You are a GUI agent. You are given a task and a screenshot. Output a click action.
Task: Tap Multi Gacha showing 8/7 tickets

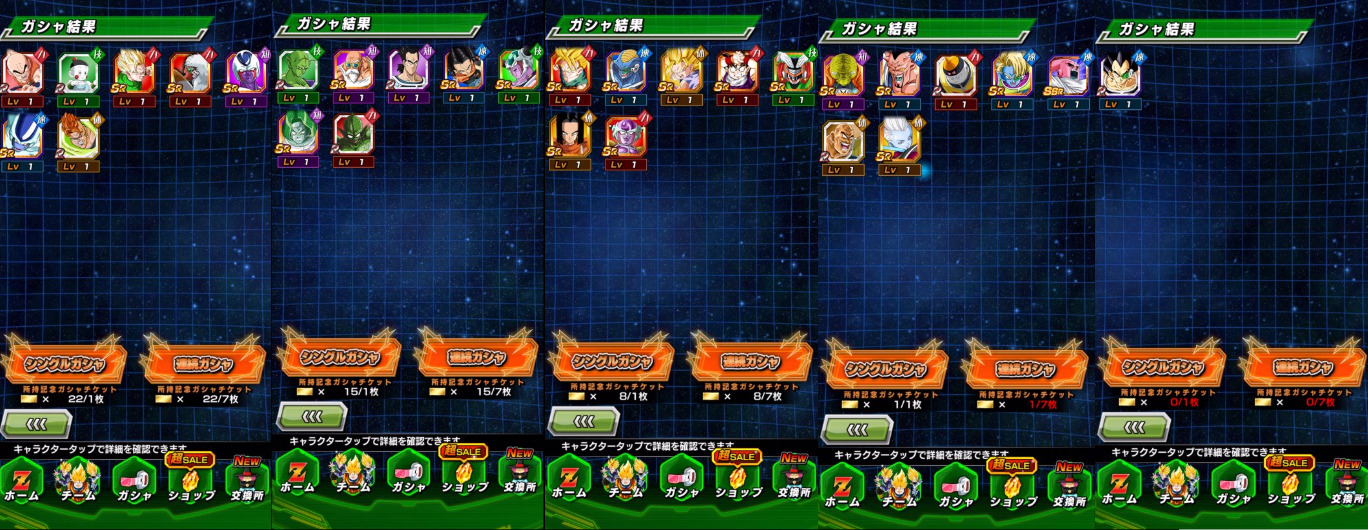click(750, 361)
